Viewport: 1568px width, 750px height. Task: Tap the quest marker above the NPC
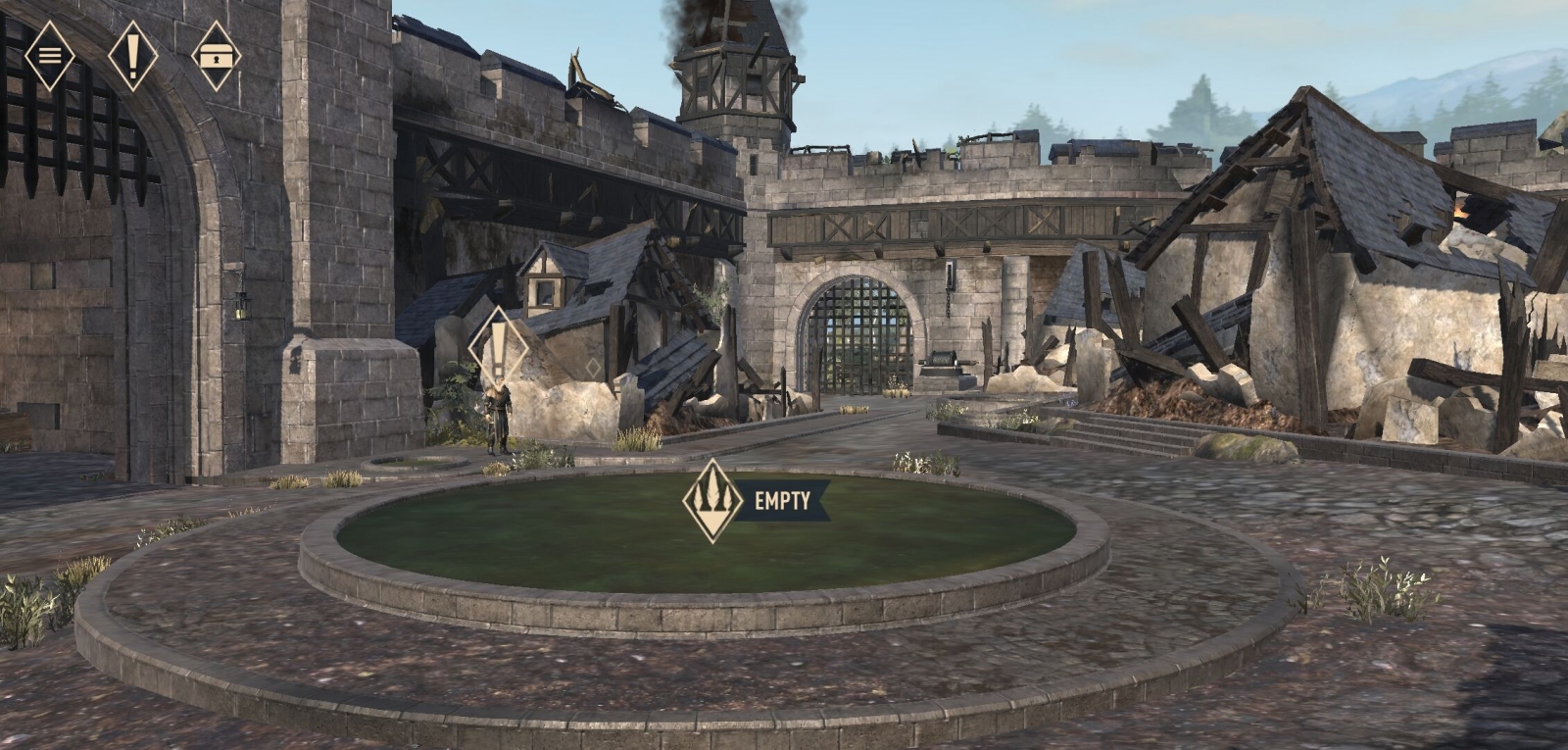click(498, 348)
